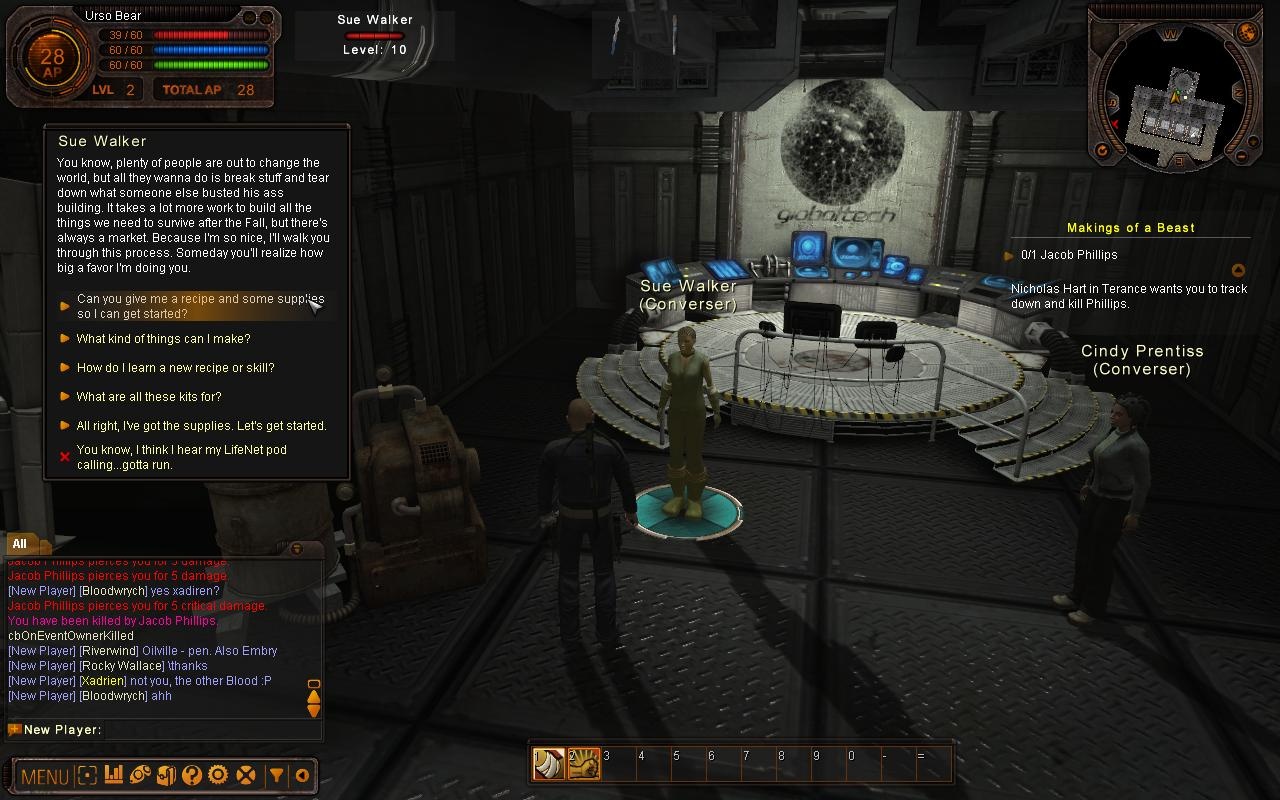The height and width of the screenshot is (800, 1280).
Task: Zoom out the minimap with the minus button
Action: [1242, 156]
